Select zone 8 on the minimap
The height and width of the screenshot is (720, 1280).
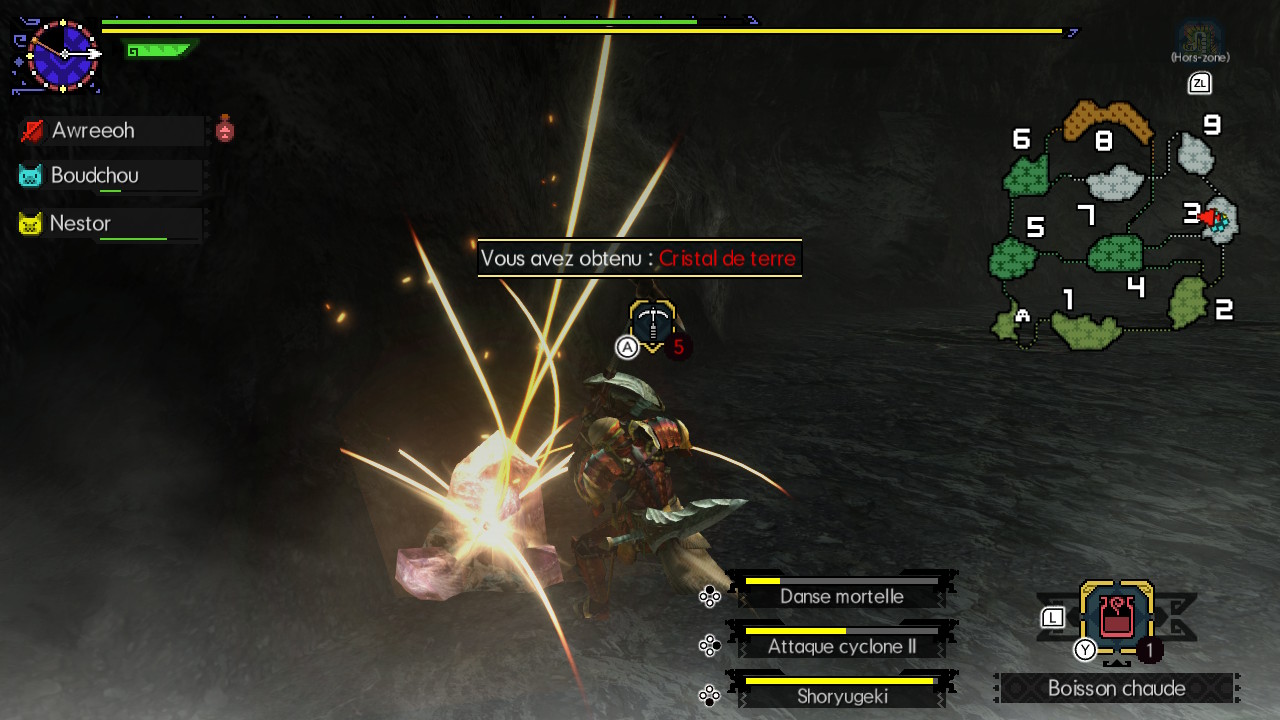click(x=1105, y=122)
